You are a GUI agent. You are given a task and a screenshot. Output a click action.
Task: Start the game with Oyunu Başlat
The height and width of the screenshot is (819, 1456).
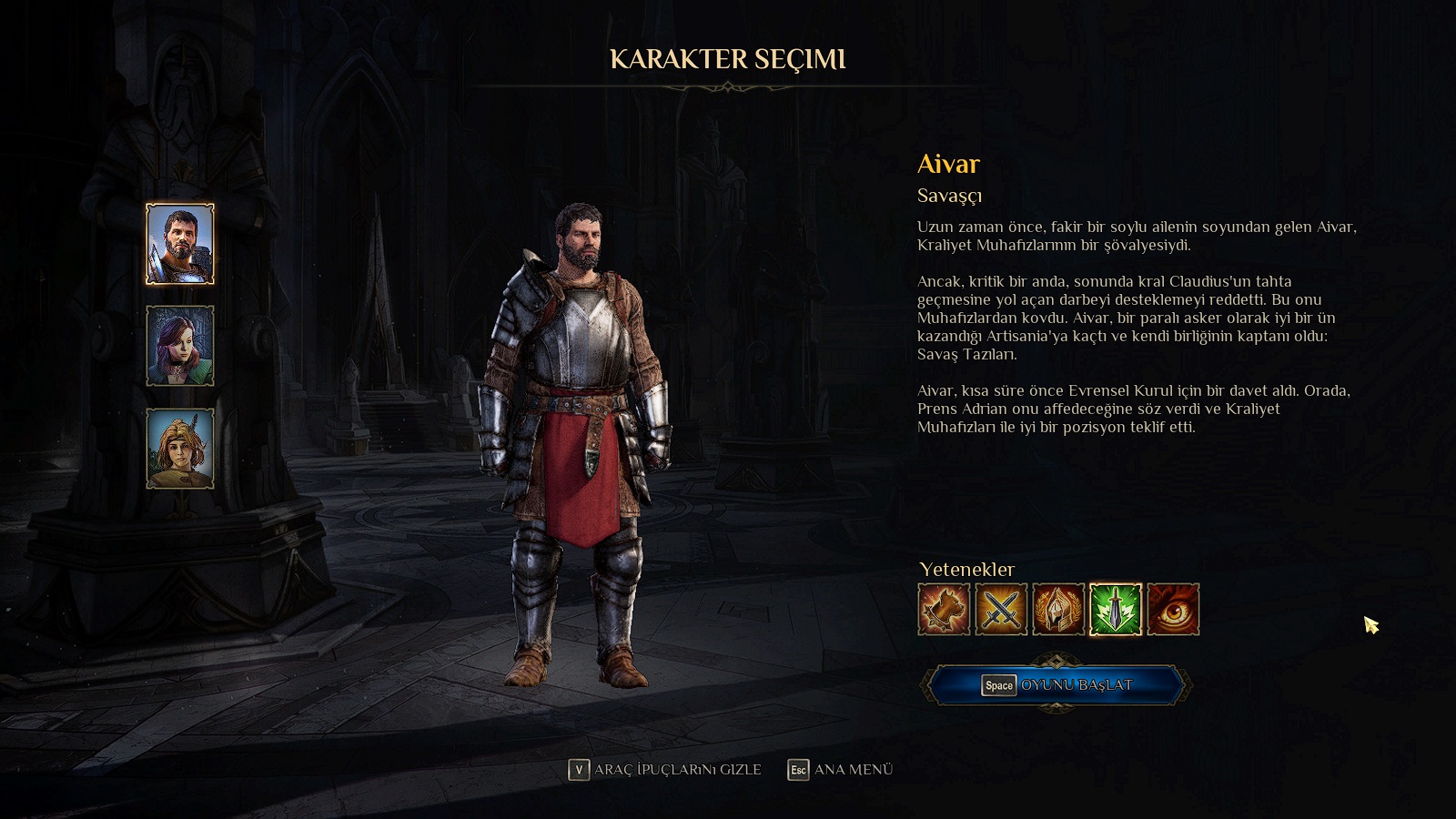click(1057, 685)
